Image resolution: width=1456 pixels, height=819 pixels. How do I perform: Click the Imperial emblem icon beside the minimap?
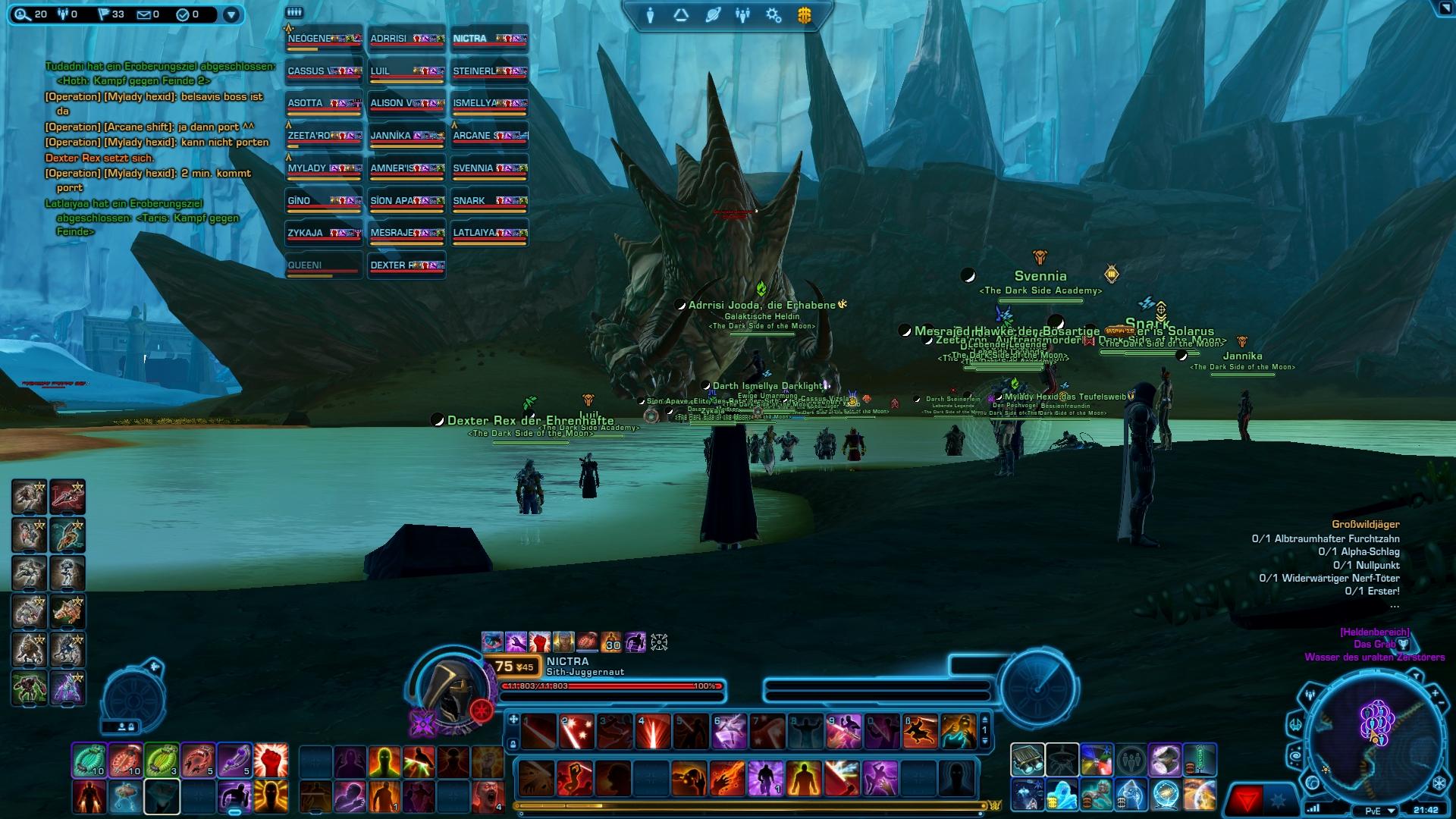1439,782
